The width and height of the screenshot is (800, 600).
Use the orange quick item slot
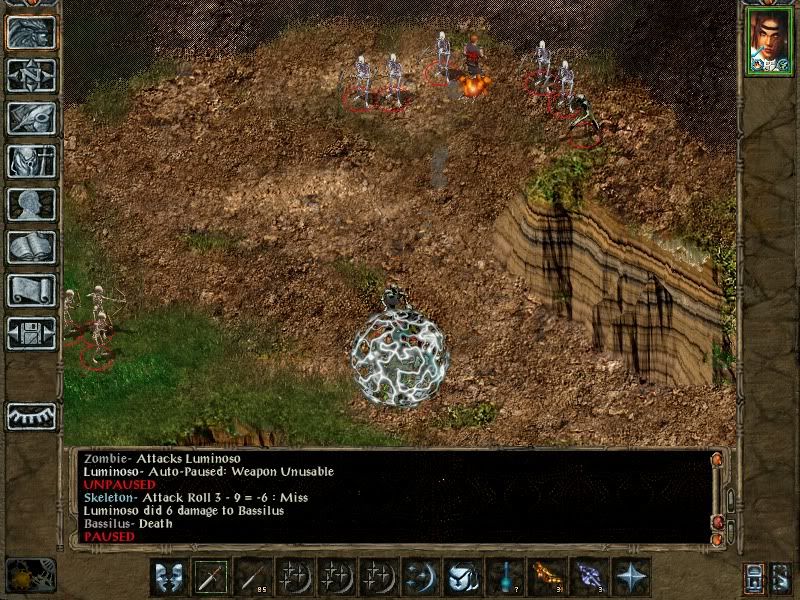[x=547, y=577]
